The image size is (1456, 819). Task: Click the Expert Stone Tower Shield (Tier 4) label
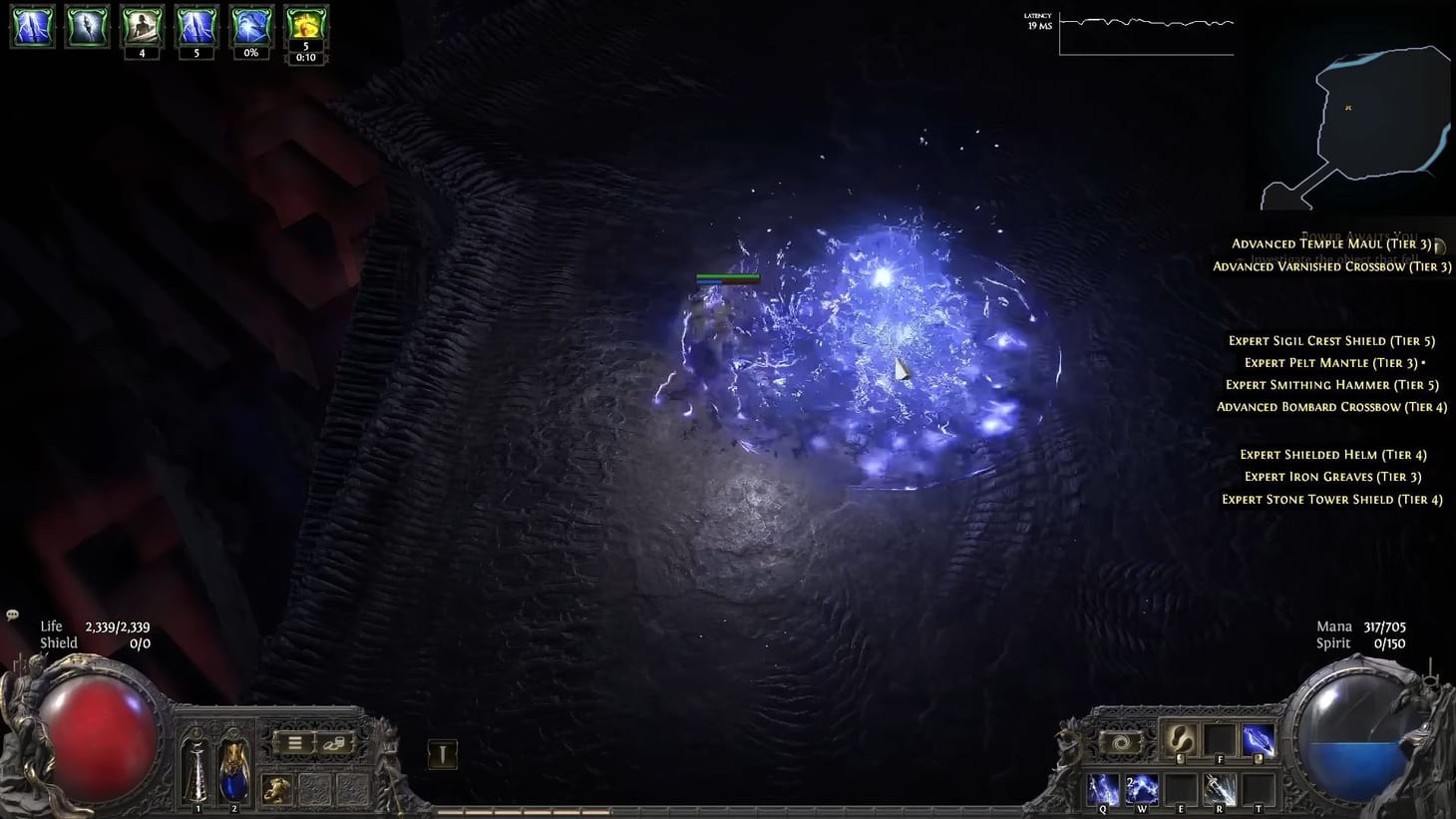pyautogui.click(x=1332, y=499)
